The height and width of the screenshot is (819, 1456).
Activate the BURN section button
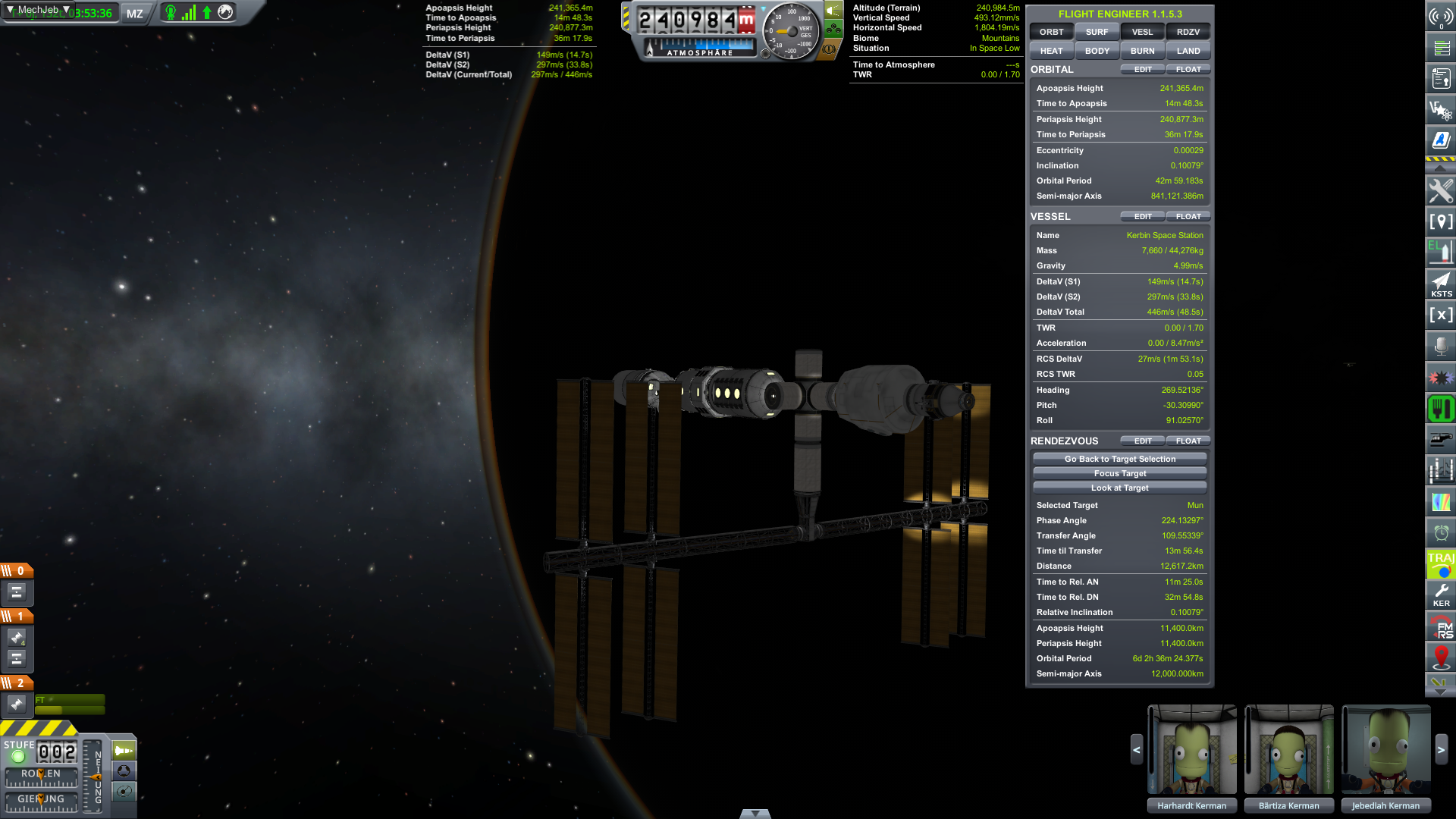coord(1142,51)
